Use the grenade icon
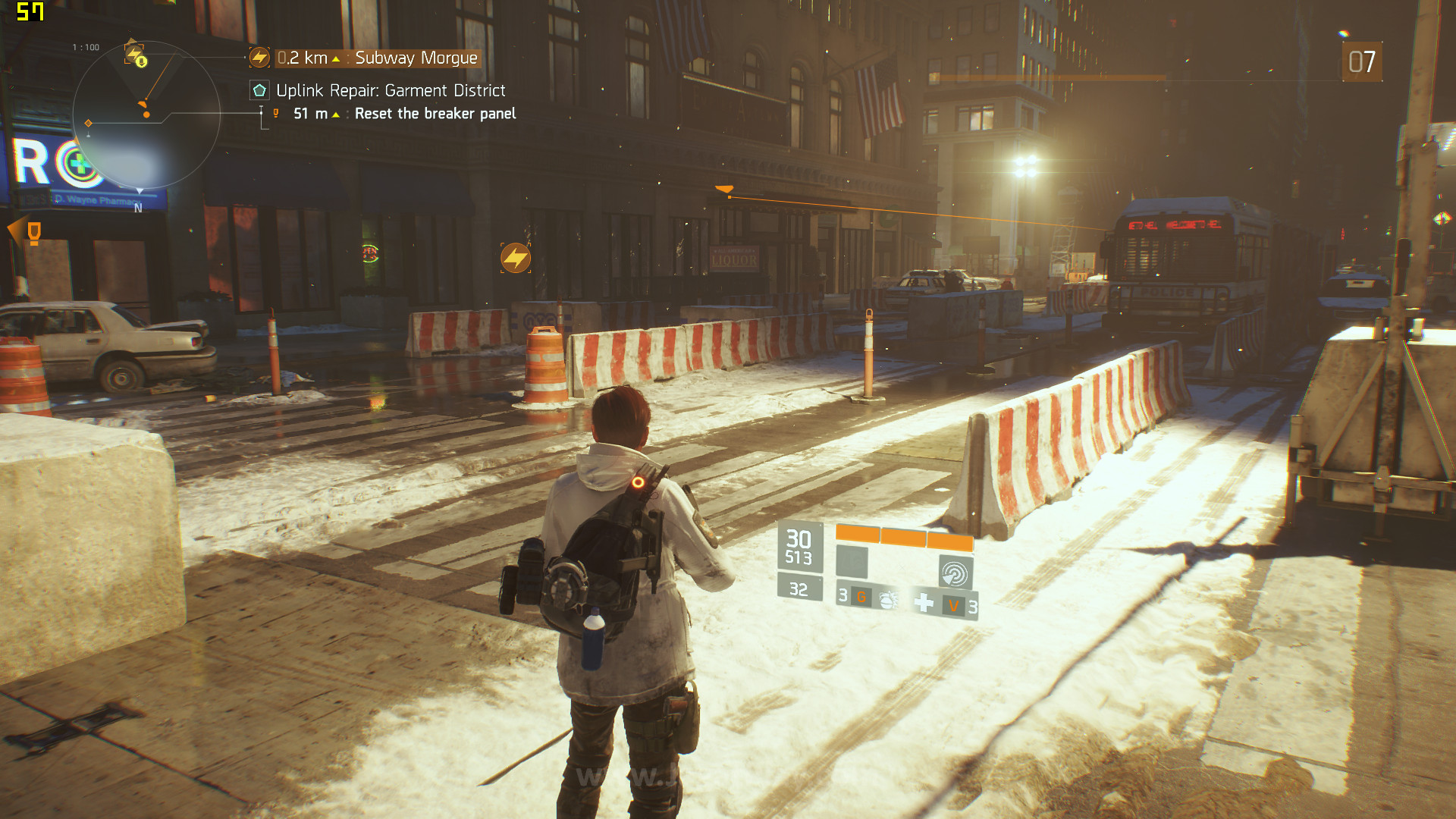This screenshot has height=819, width=1456. [887, 601]
